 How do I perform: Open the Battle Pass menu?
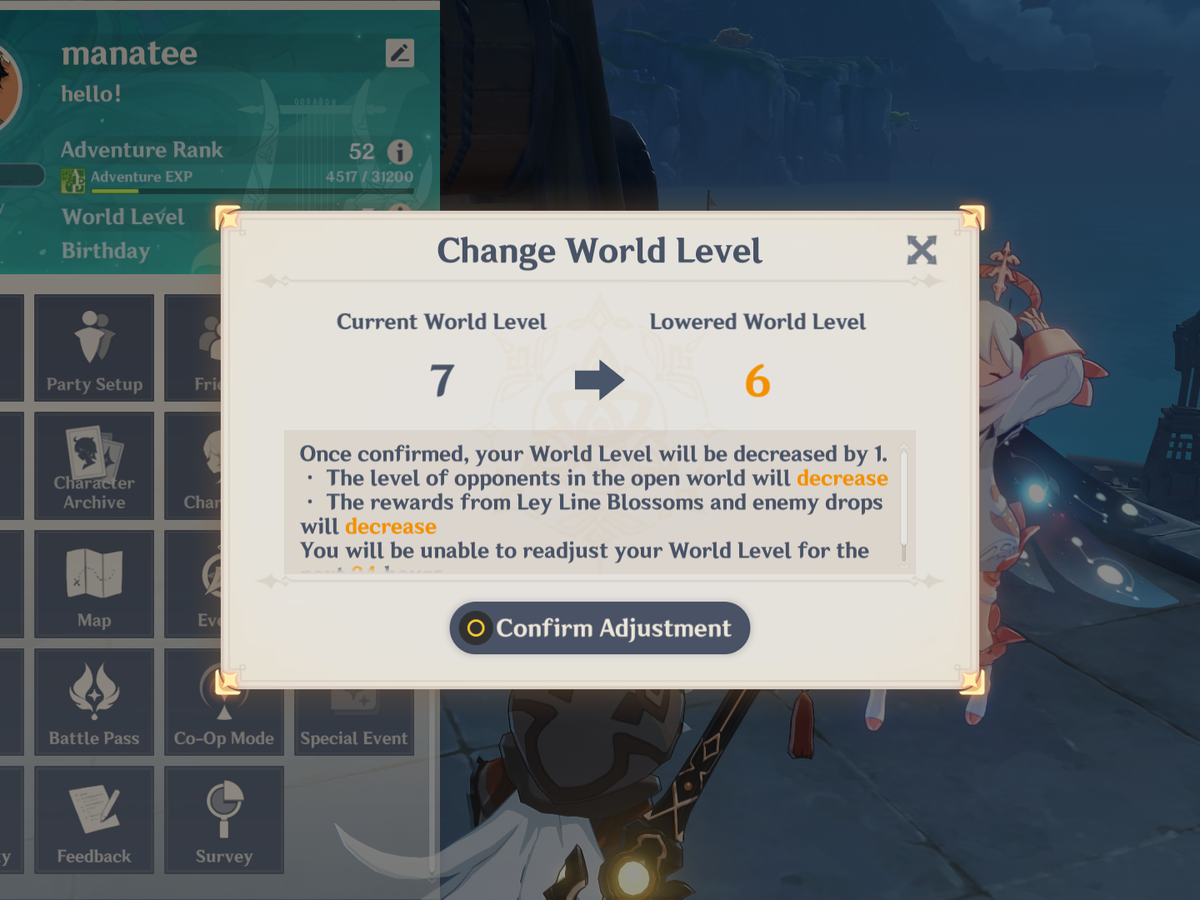pyautogui.click(x=94, y=705)
